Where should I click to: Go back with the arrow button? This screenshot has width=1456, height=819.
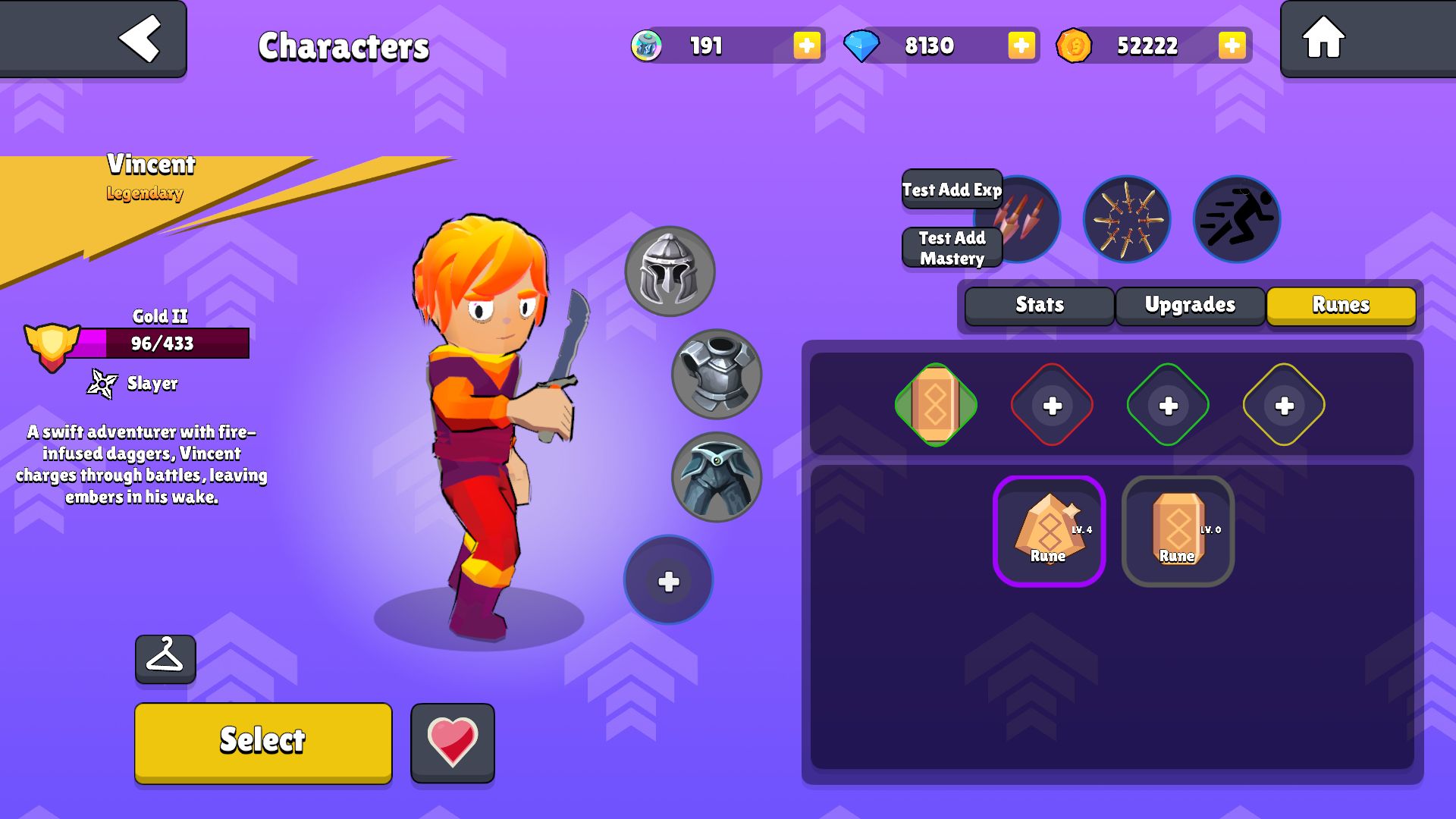tap(140, 38)
